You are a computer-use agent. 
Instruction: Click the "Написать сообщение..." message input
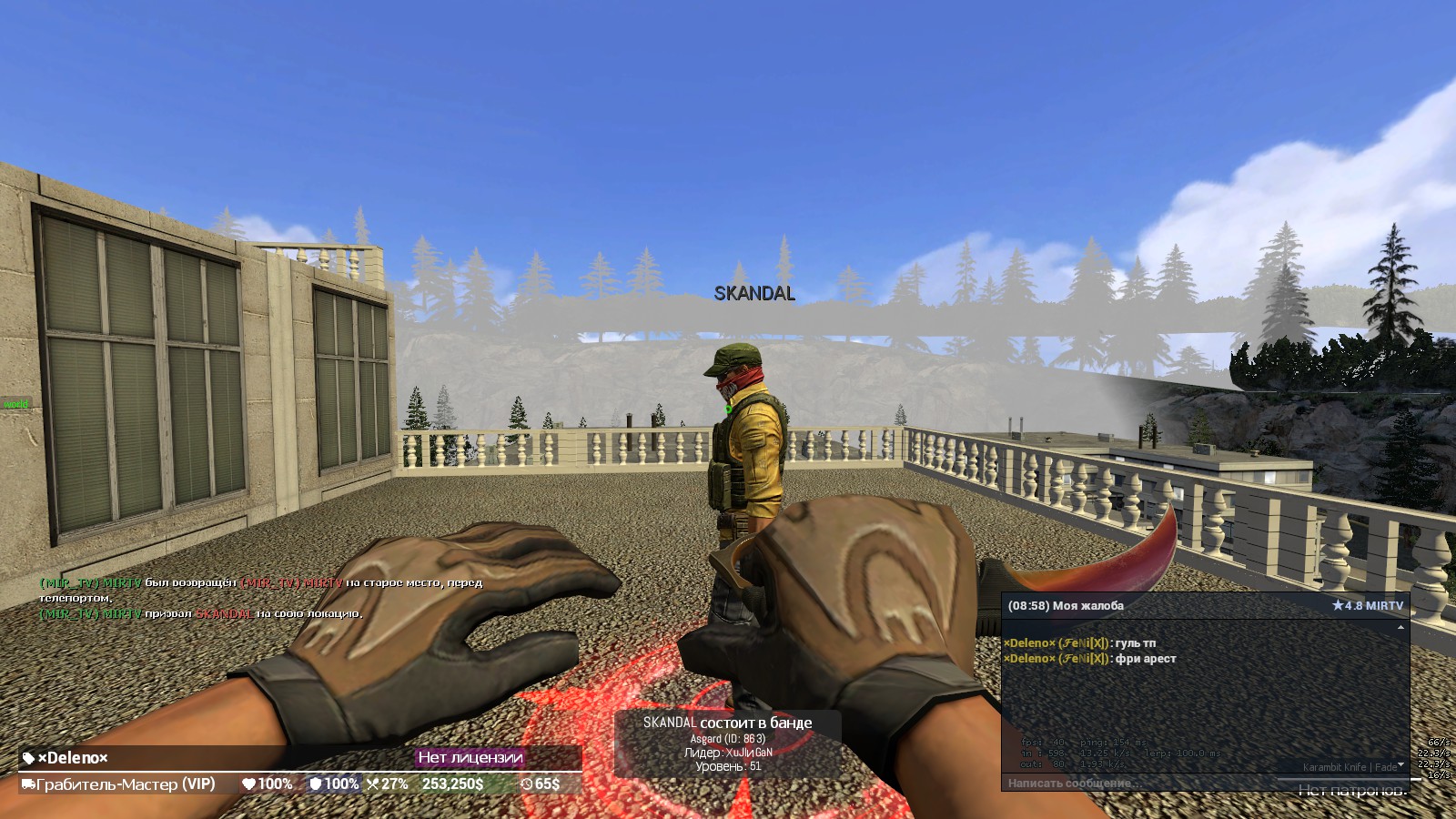(1137, 783)
